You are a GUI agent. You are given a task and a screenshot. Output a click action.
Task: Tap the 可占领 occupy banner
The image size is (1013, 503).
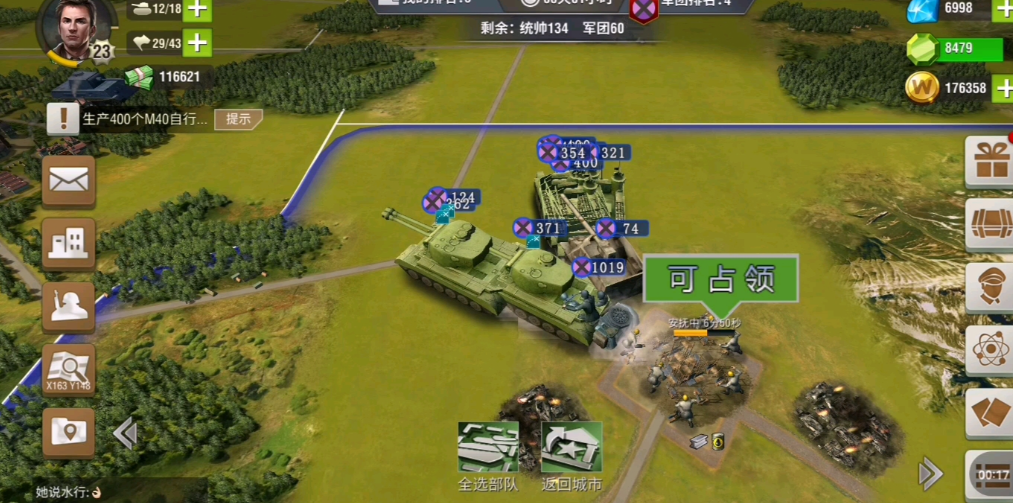721,279
